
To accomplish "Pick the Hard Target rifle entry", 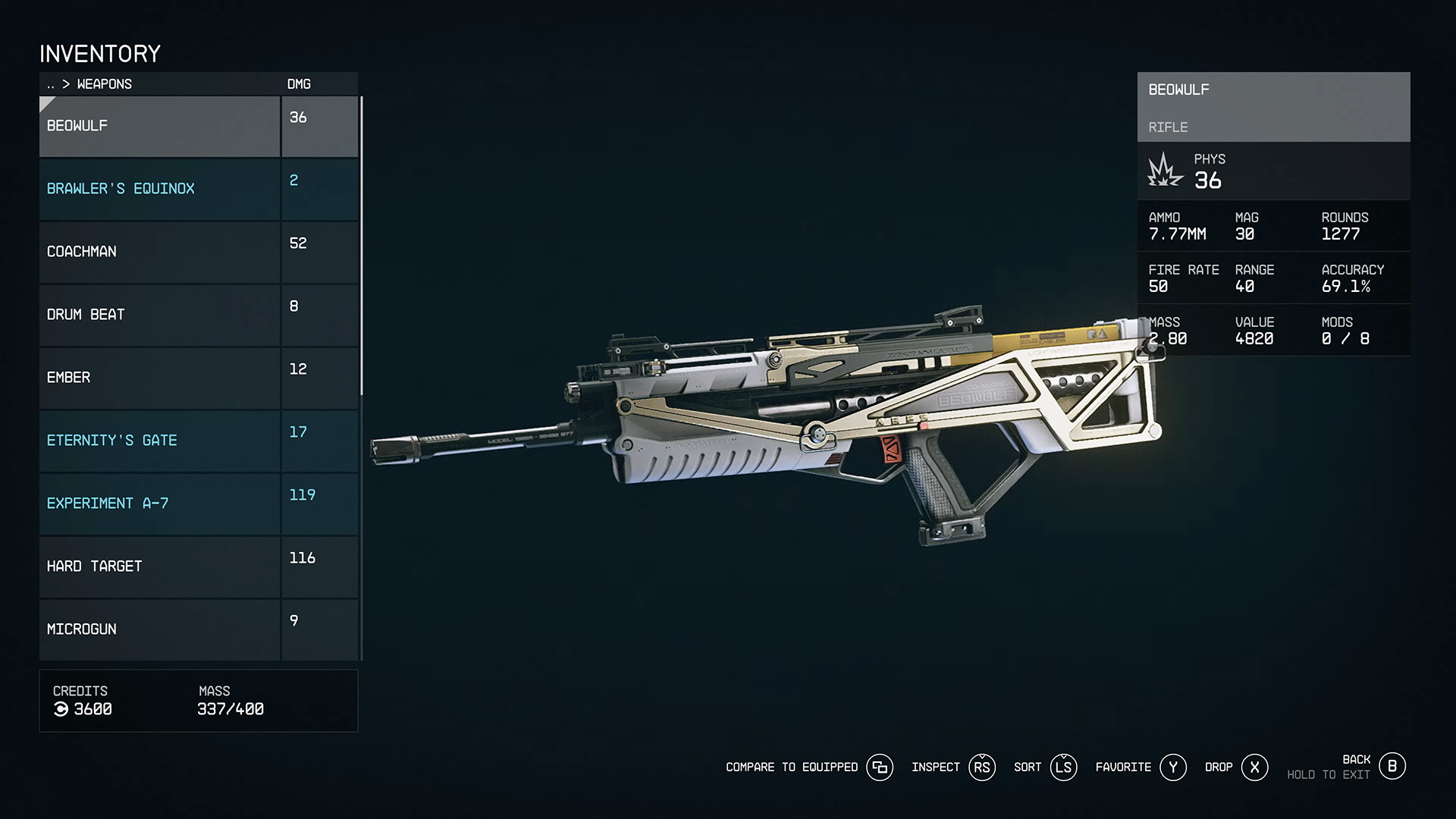I will (x=159, y=566).
